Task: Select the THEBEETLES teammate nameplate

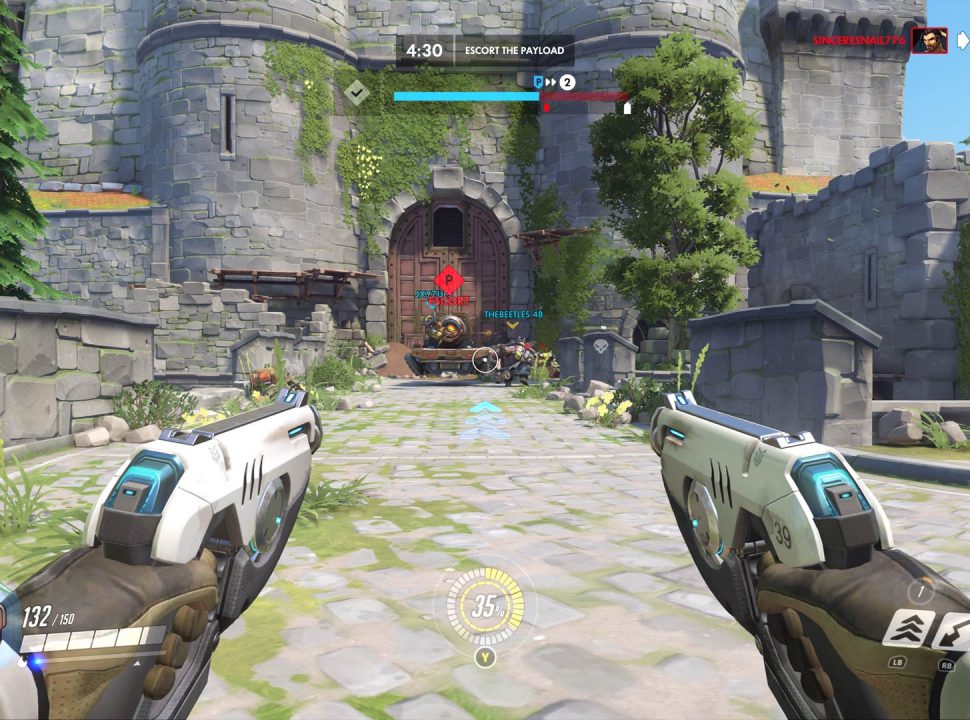Action: coord(513,314)
